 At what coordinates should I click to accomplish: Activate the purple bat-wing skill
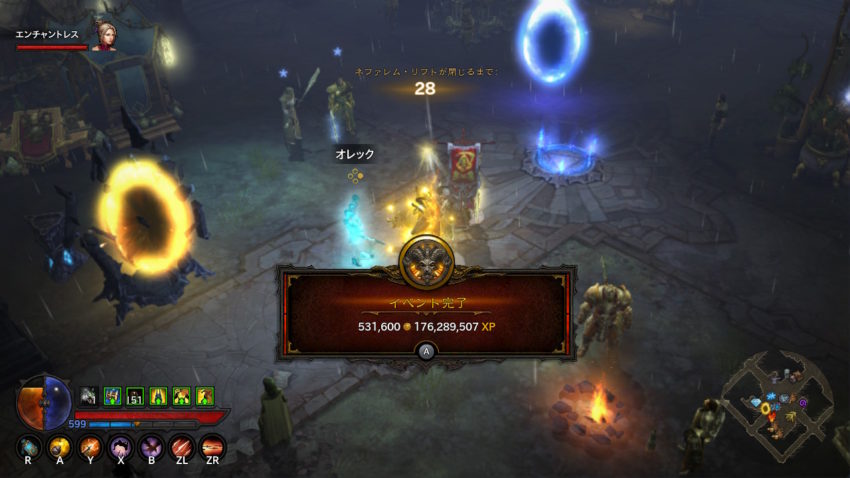(151, 446)
